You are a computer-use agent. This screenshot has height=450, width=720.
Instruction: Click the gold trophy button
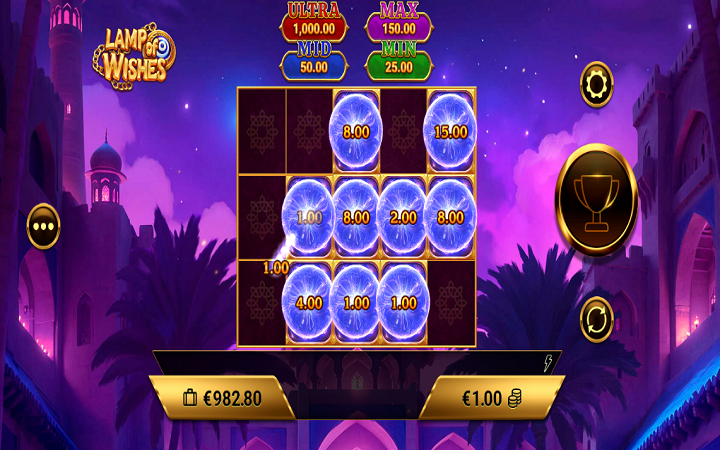click(596, 200)
